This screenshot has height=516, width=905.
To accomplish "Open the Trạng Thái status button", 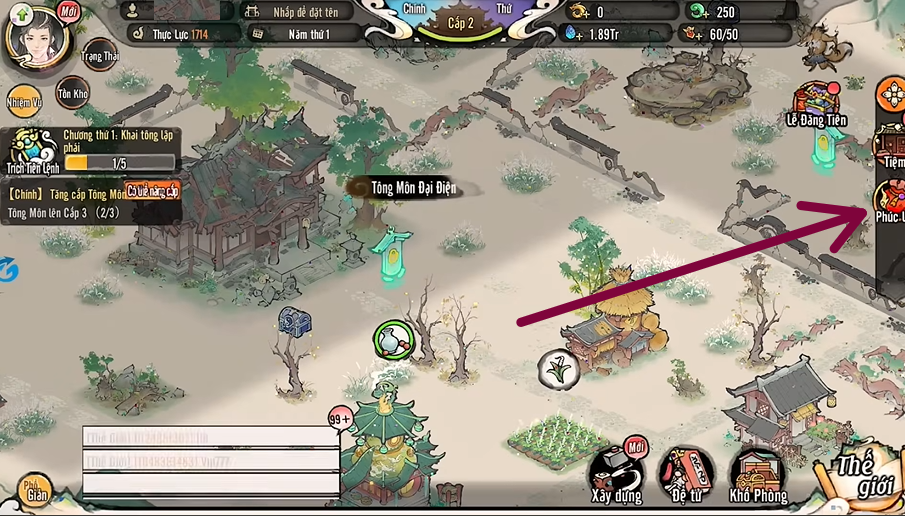I will point(100,53).
